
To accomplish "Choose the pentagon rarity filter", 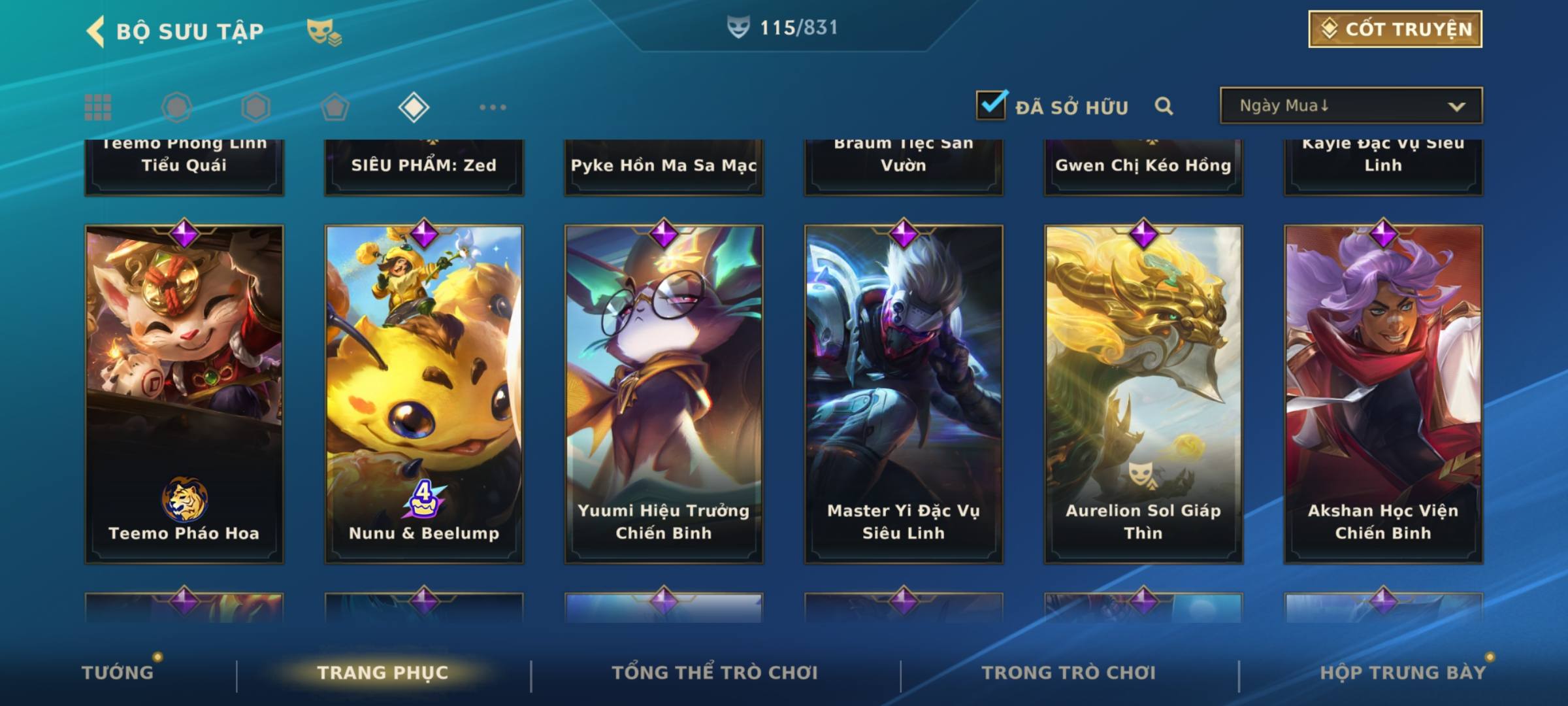I will pos(335,107).
